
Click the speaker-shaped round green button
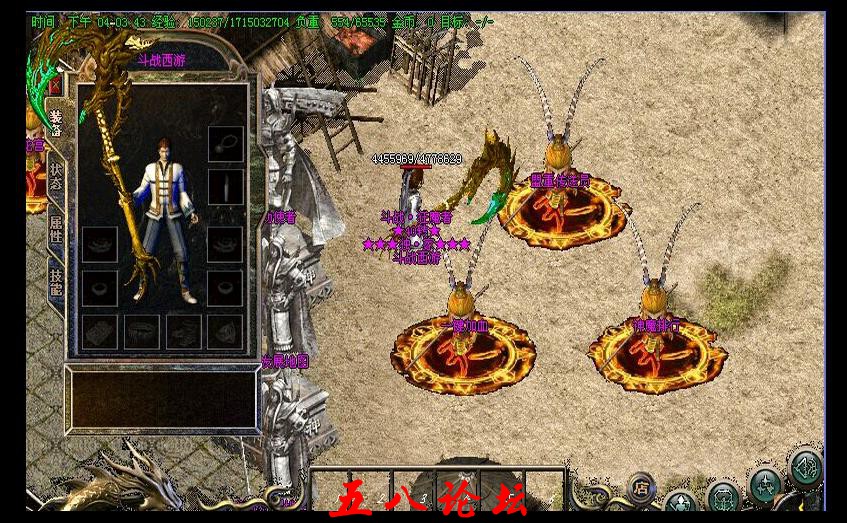[805, 467]
